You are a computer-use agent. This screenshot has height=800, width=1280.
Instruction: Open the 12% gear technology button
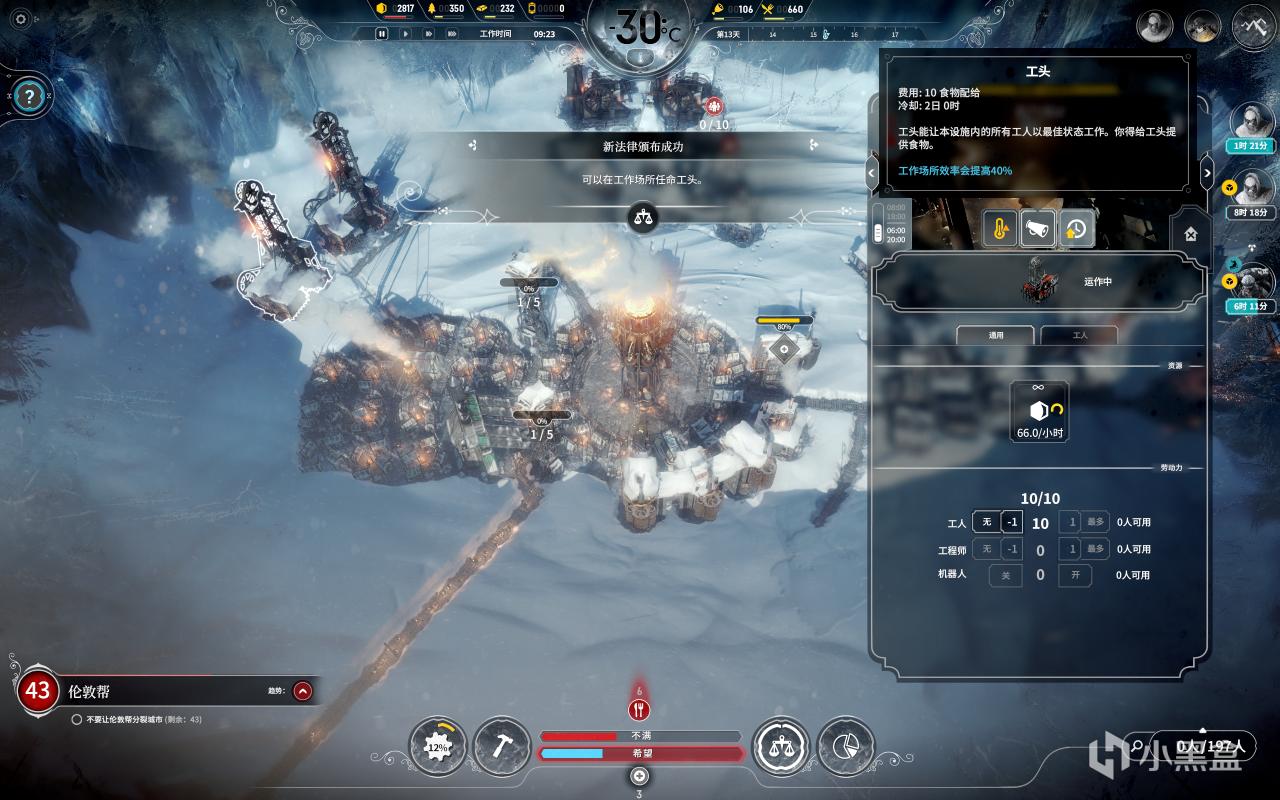click(437, 746)
